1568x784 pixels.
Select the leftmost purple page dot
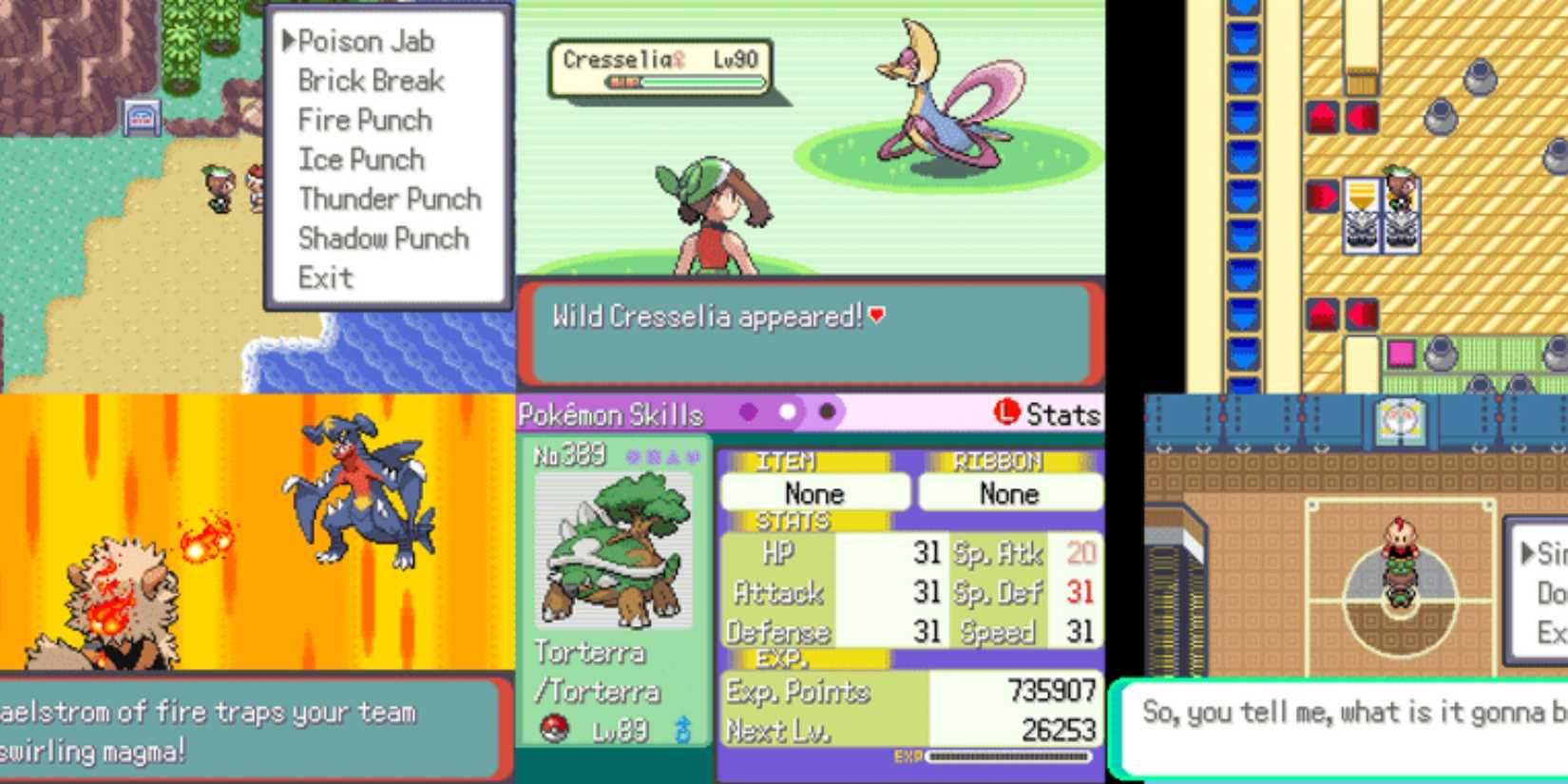coord(751,414)
